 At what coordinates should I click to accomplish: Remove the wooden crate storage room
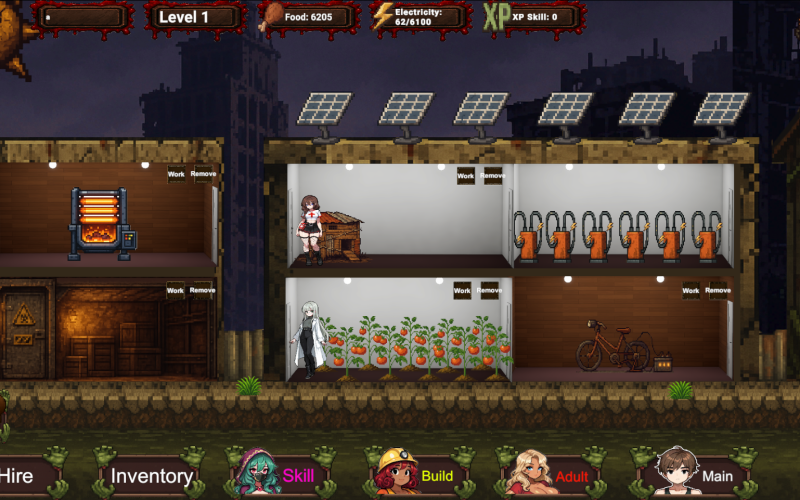tap(202, 291)
